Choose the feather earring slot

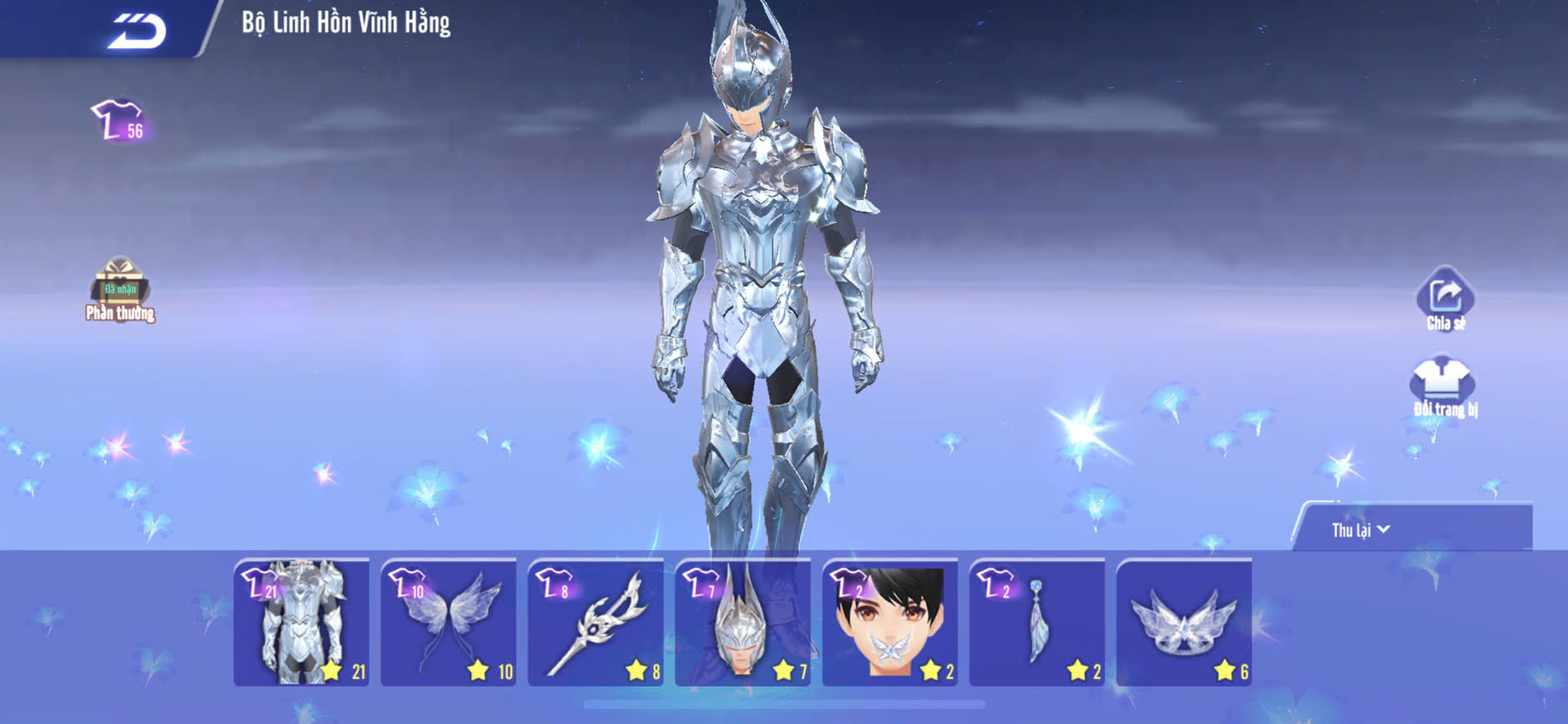click(1038, 622)
